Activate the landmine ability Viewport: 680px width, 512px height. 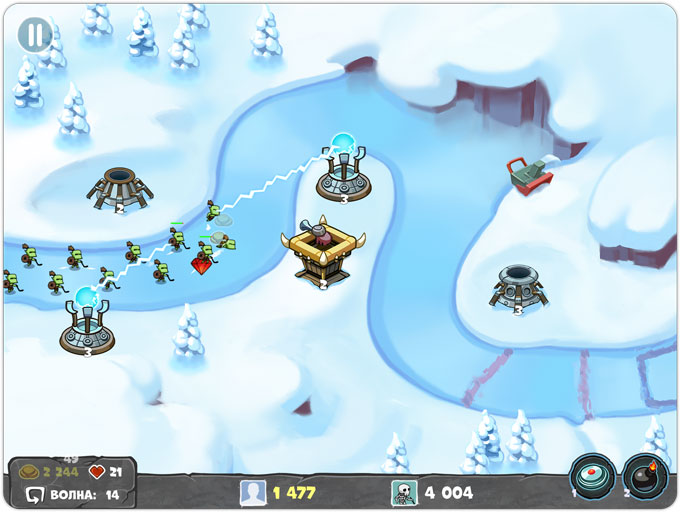592,477
